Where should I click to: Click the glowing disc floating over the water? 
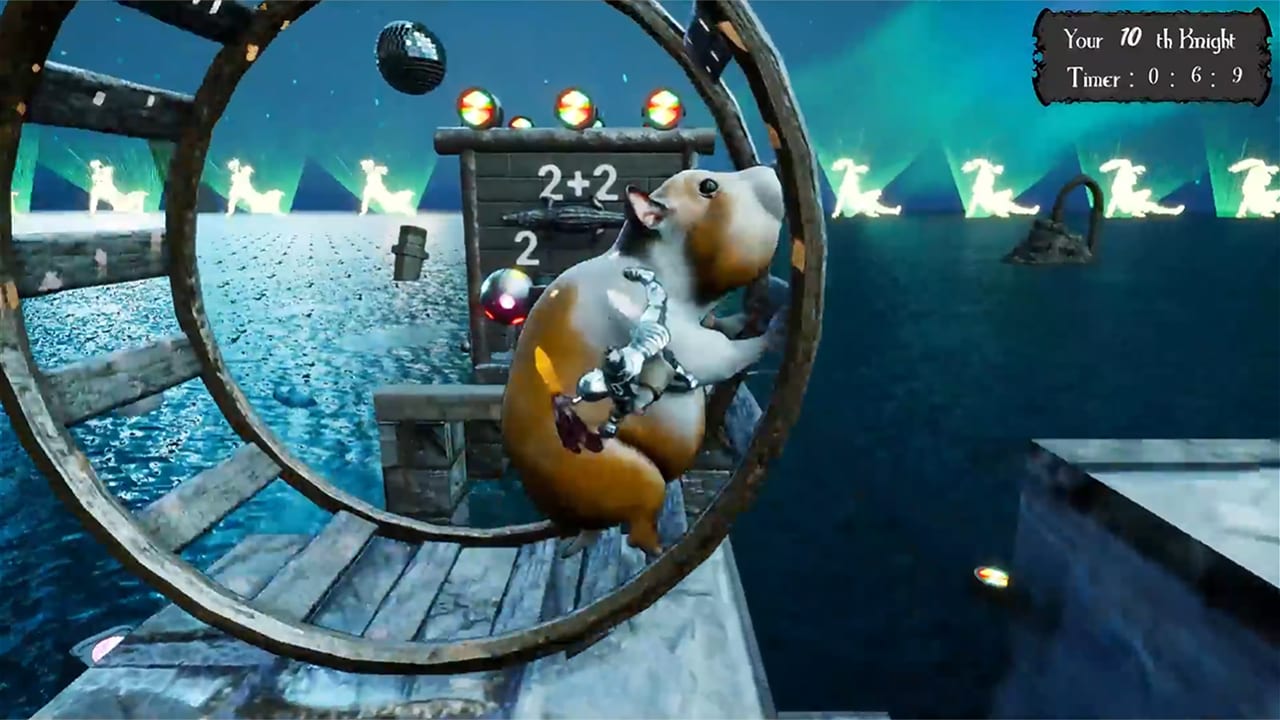click(992, 577)
